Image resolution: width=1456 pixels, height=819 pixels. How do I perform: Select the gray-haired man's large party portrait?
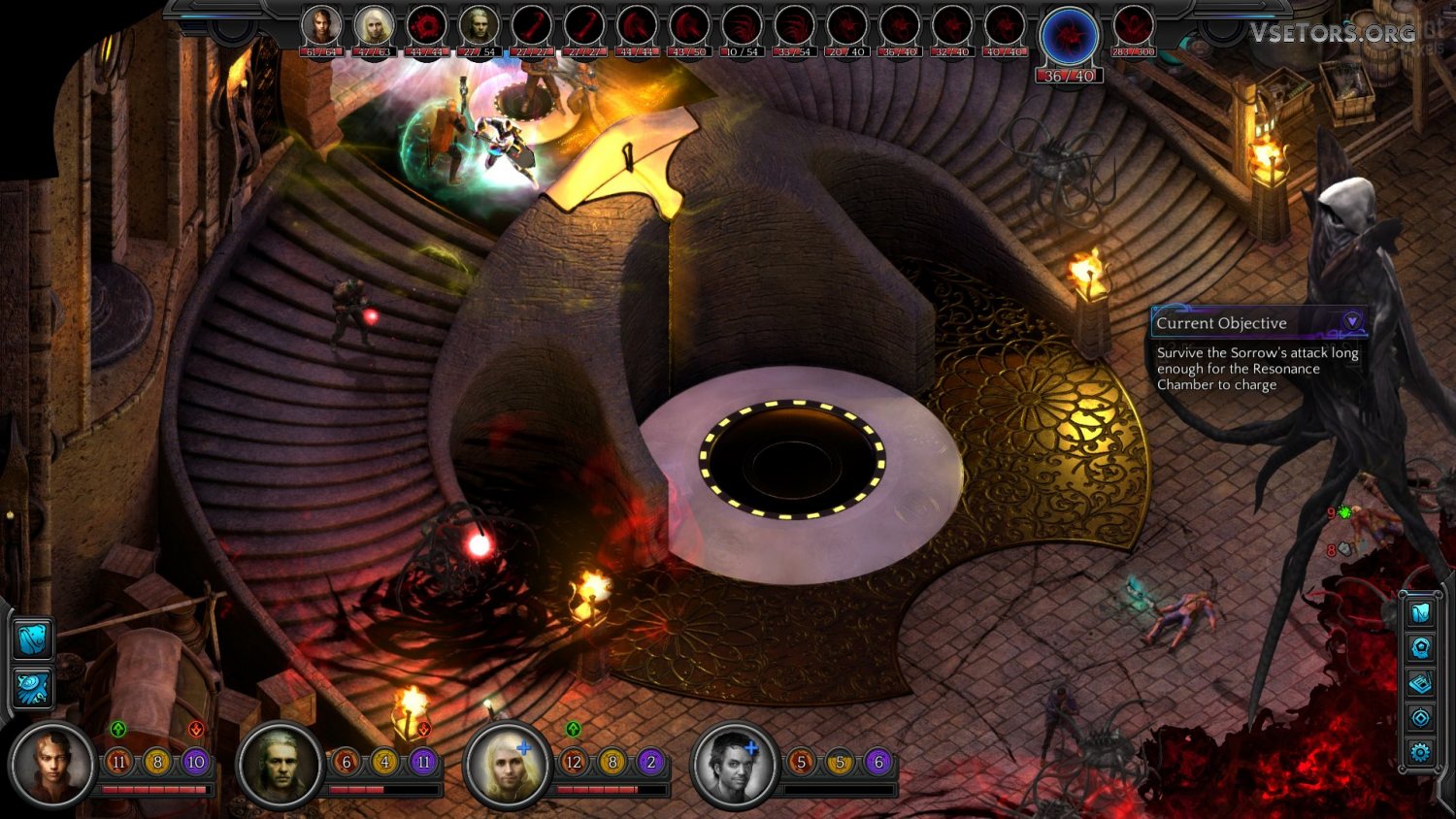pos(280,765)
